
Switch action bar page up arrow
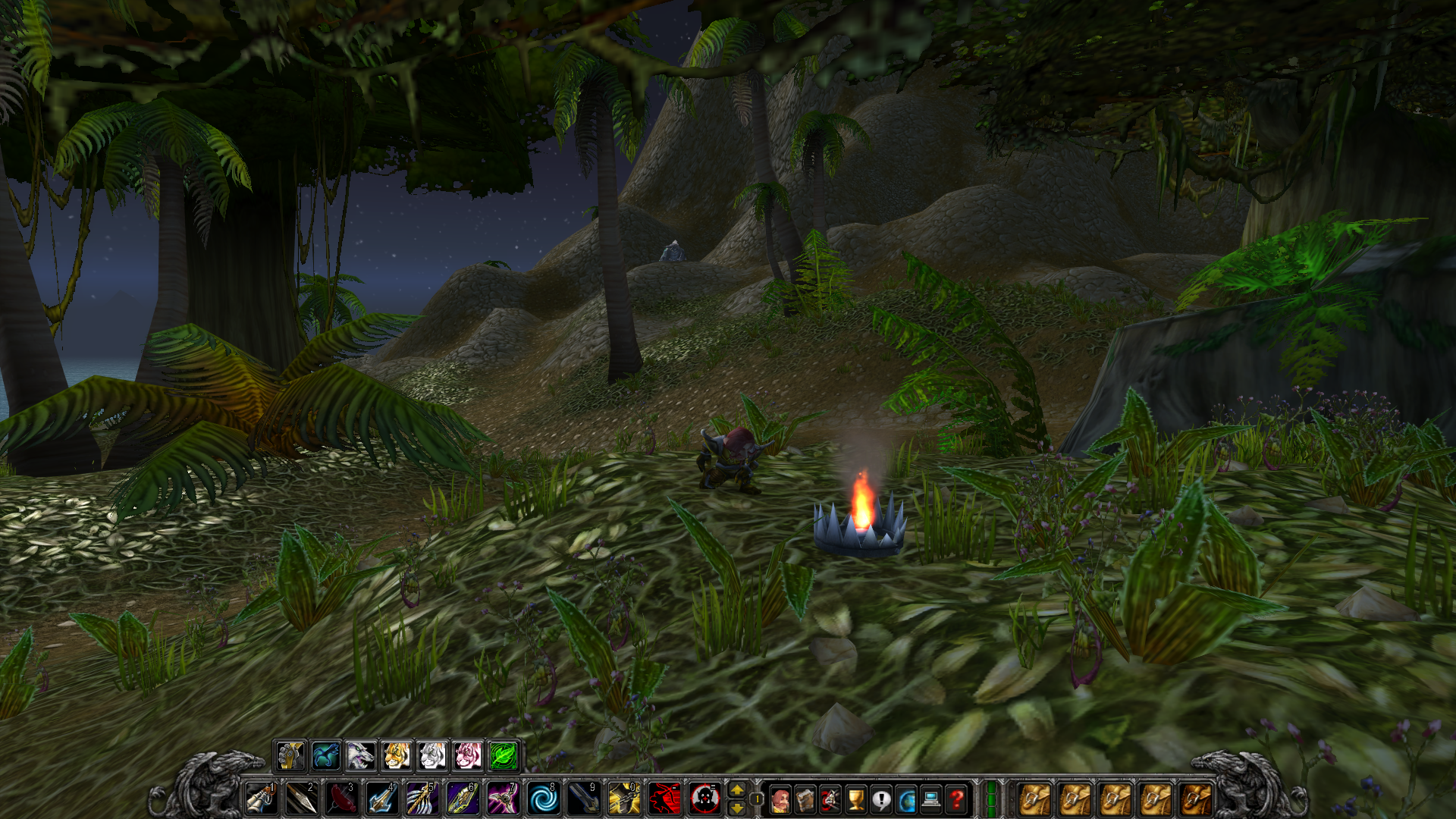point(736,790)
